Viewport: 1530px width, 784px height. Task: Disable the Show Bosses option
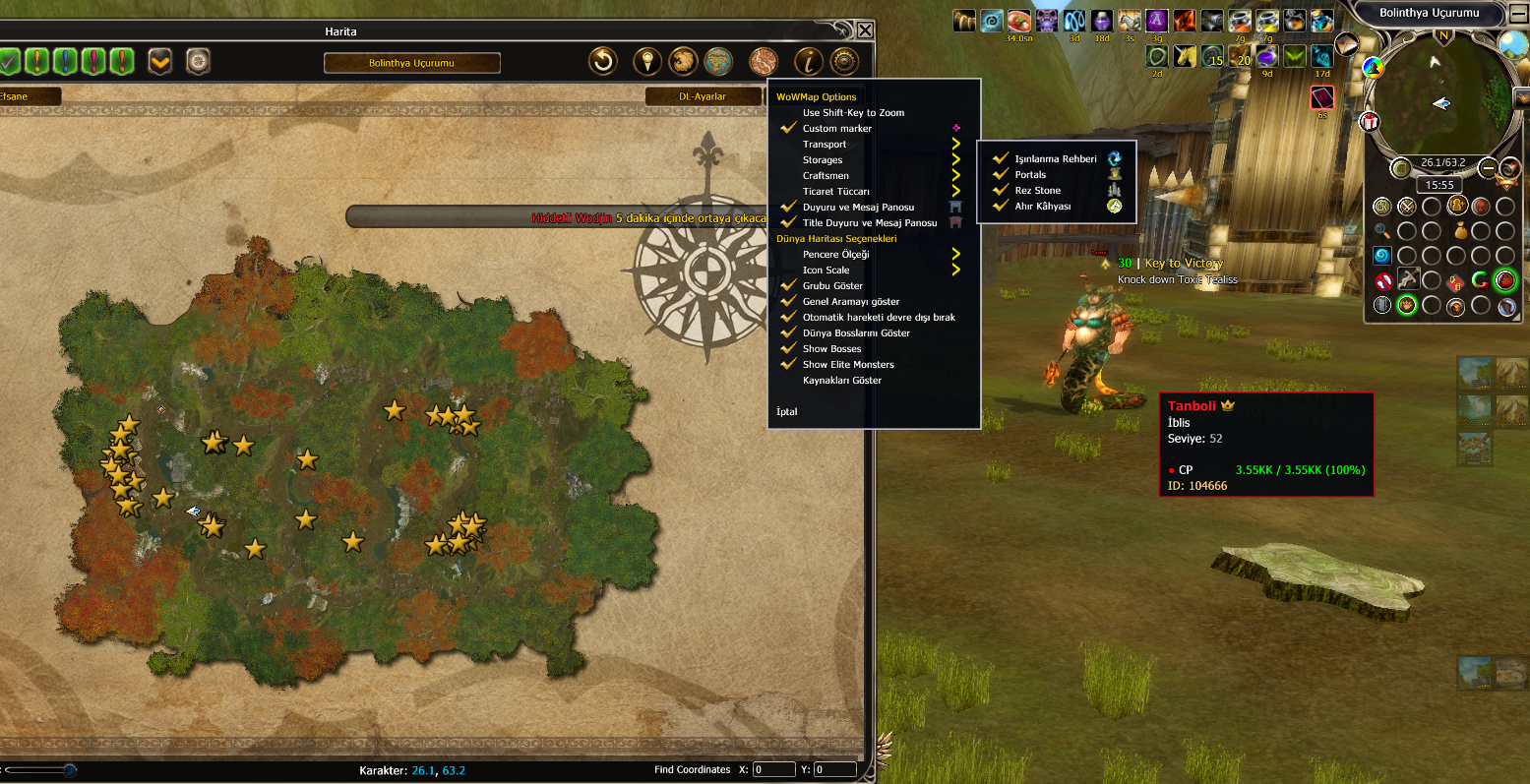pyautogui.click(x=831, y=349)
